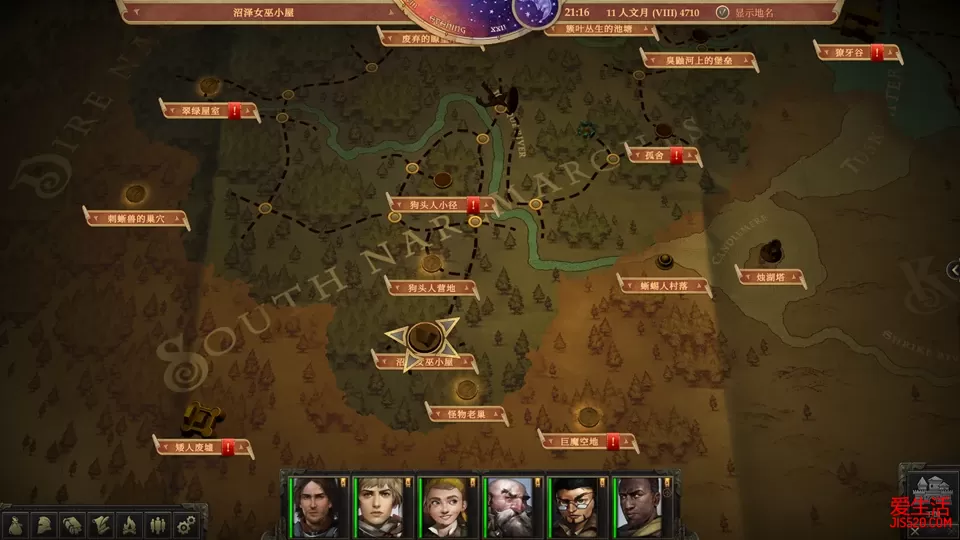Travel to 狗头人营地 map marker
Viewport: 960px width, 540px height.
(x=431, y=287)
